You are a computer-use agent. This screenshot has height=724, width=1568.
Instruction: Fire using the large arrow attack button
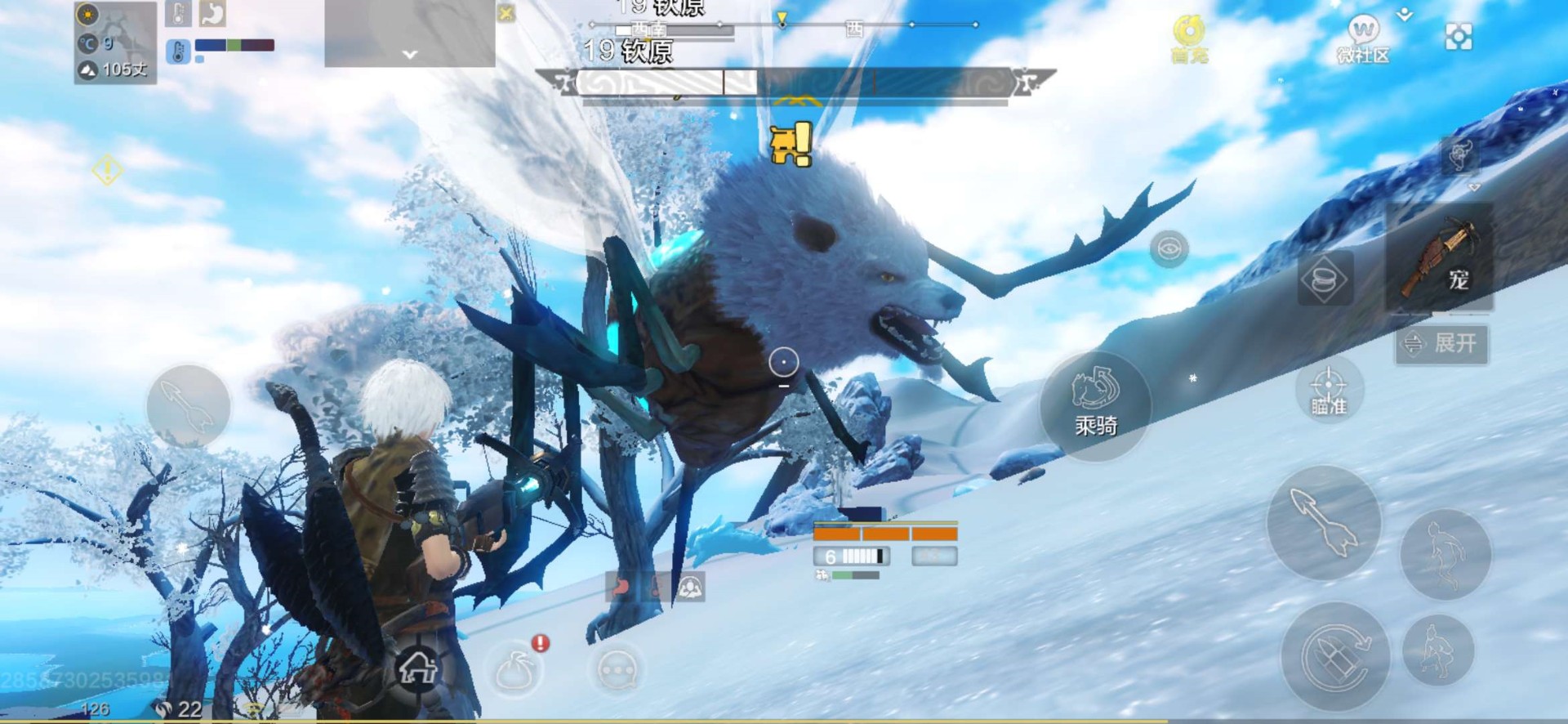click(1323, 523)
